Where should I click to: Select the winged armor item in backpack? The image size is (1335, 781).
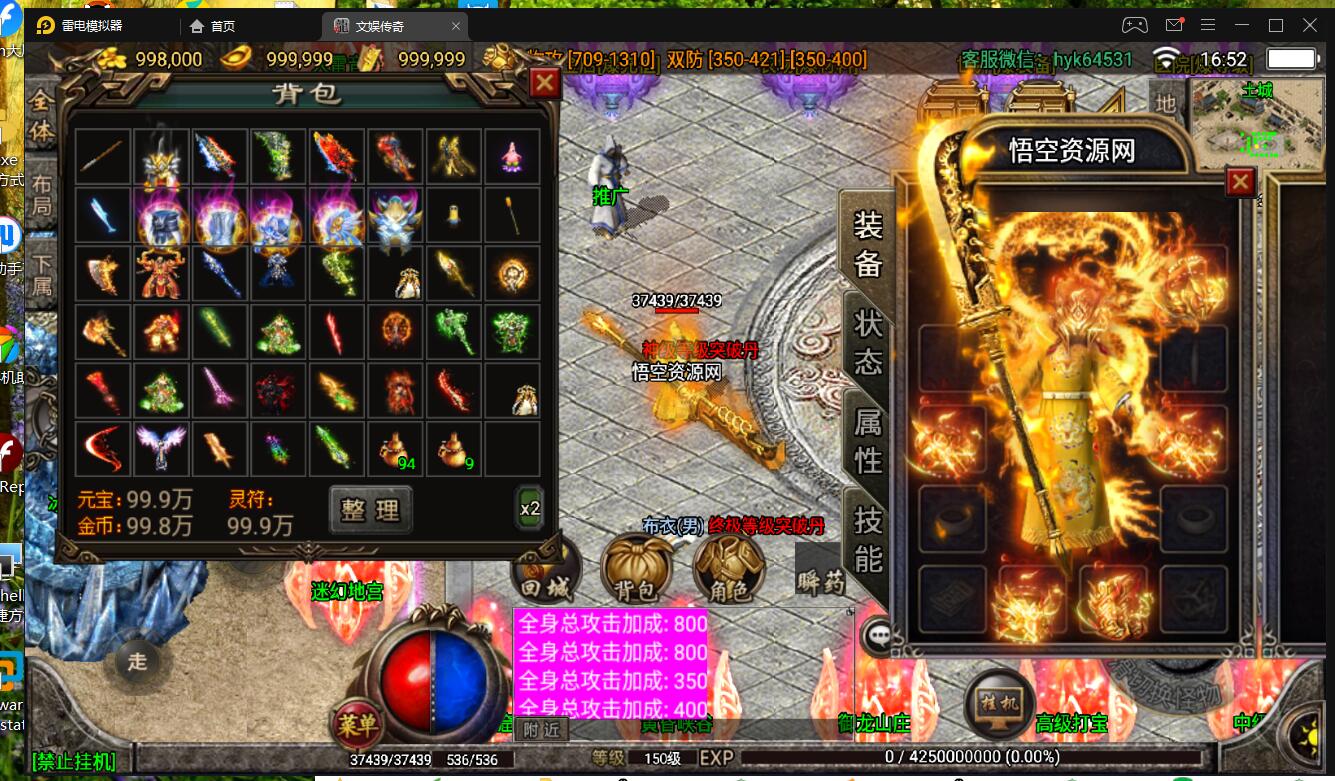point(162,448)
